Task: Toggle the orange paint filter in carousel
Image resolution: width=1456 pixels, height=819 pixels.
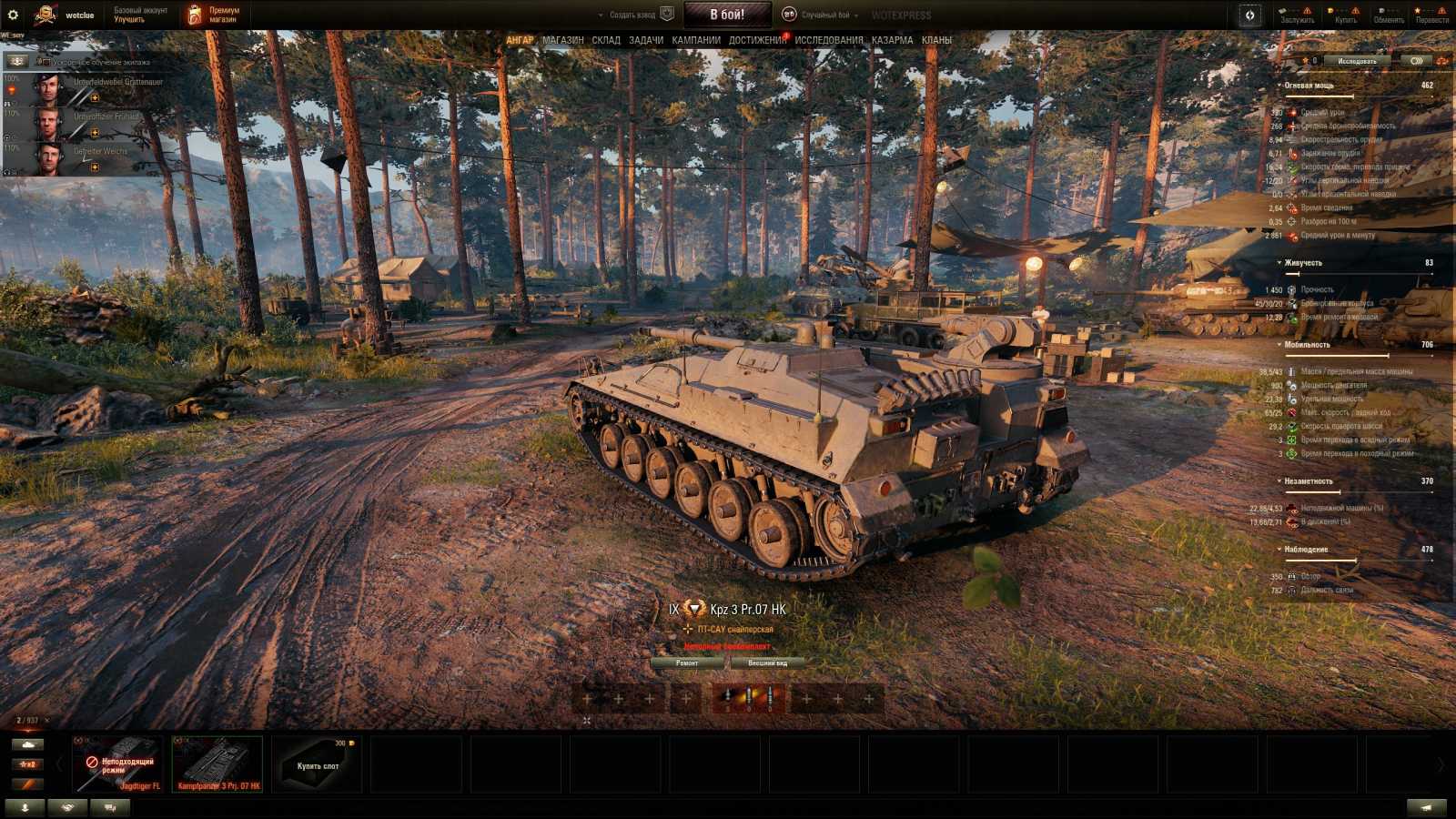Action: pyautogui.click(x=27, y=784)
